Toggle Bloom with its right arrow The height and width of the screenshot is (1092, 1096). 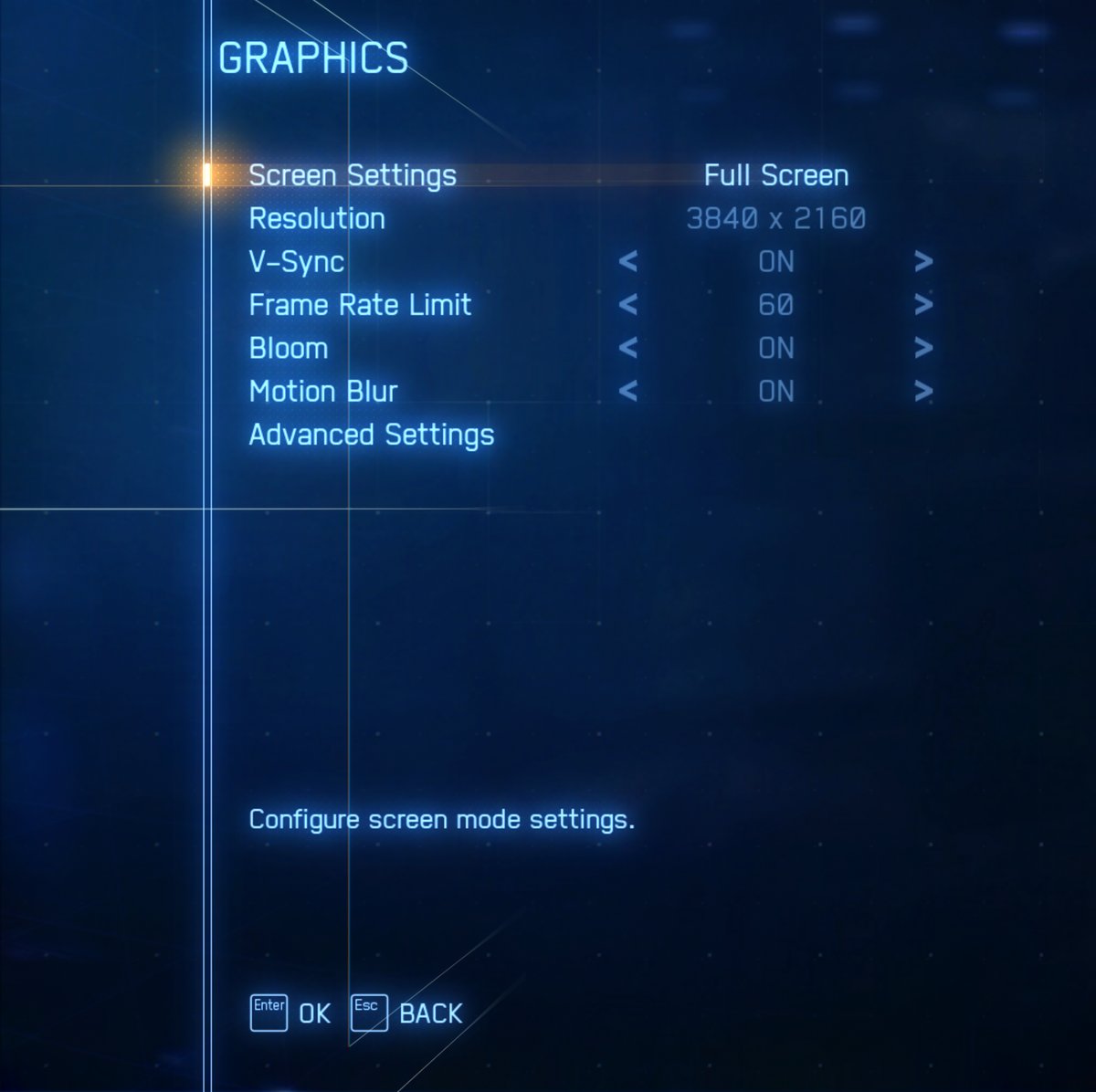tap(923, 348)
